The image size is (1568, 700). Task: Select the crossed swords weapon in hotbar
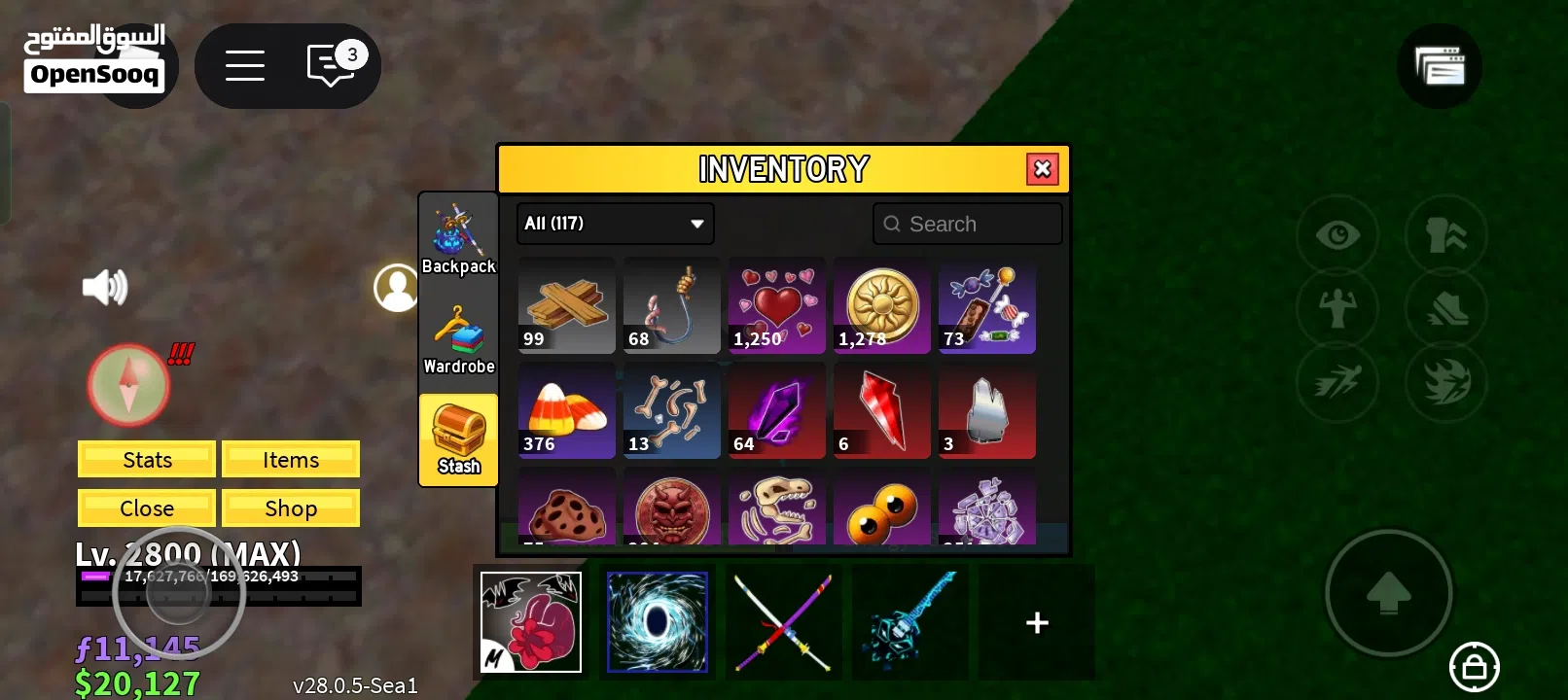pyautogui.click(x=784, y=622)
